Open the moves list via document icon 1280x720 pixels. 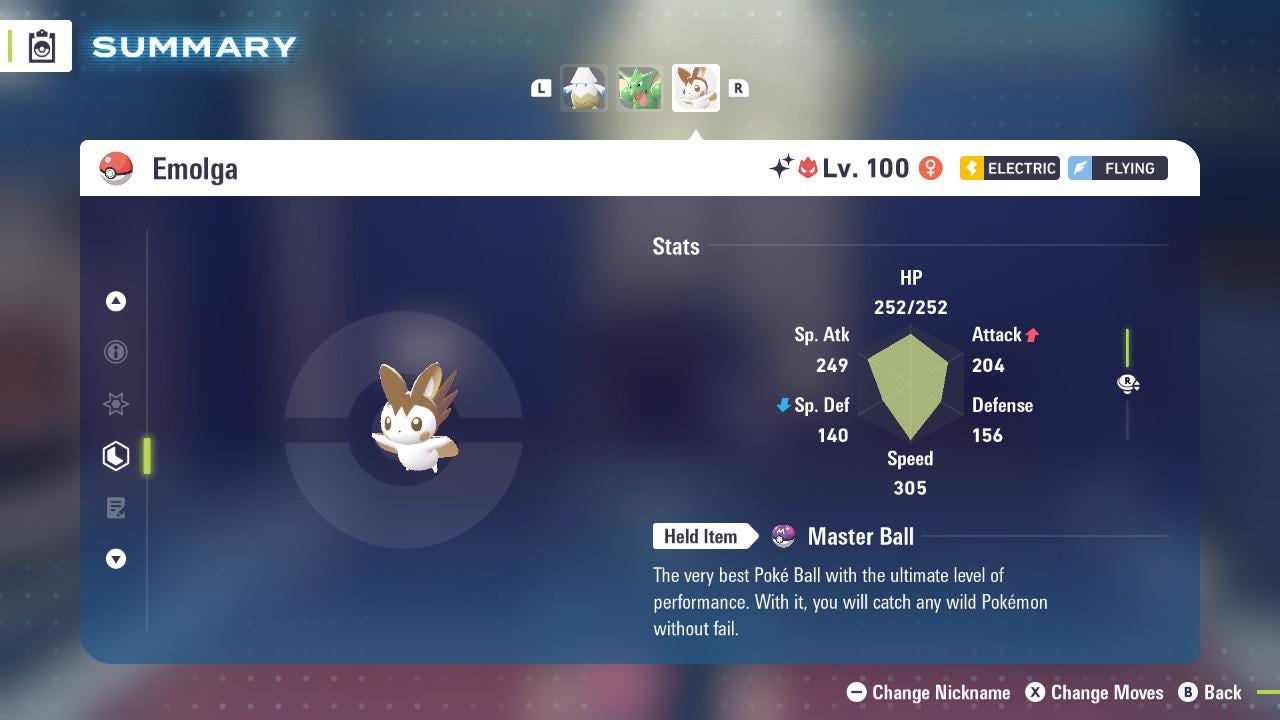(116, 508)
